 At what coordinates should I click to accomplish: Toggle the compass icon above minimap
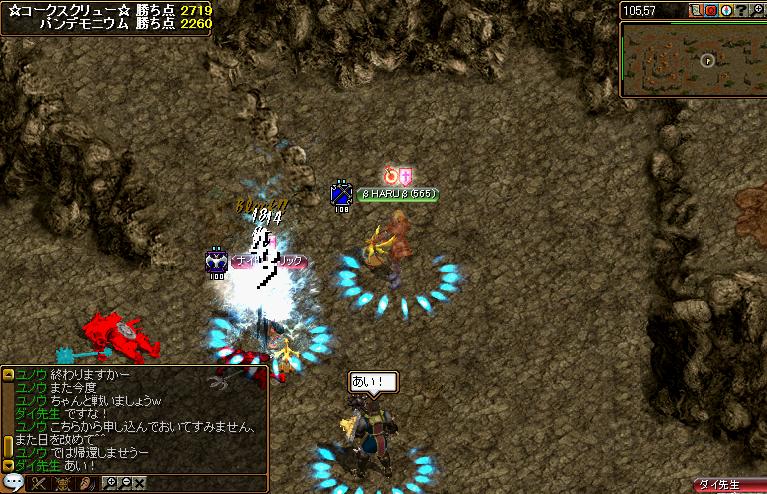pyautogui.click(x=726, y=10)
